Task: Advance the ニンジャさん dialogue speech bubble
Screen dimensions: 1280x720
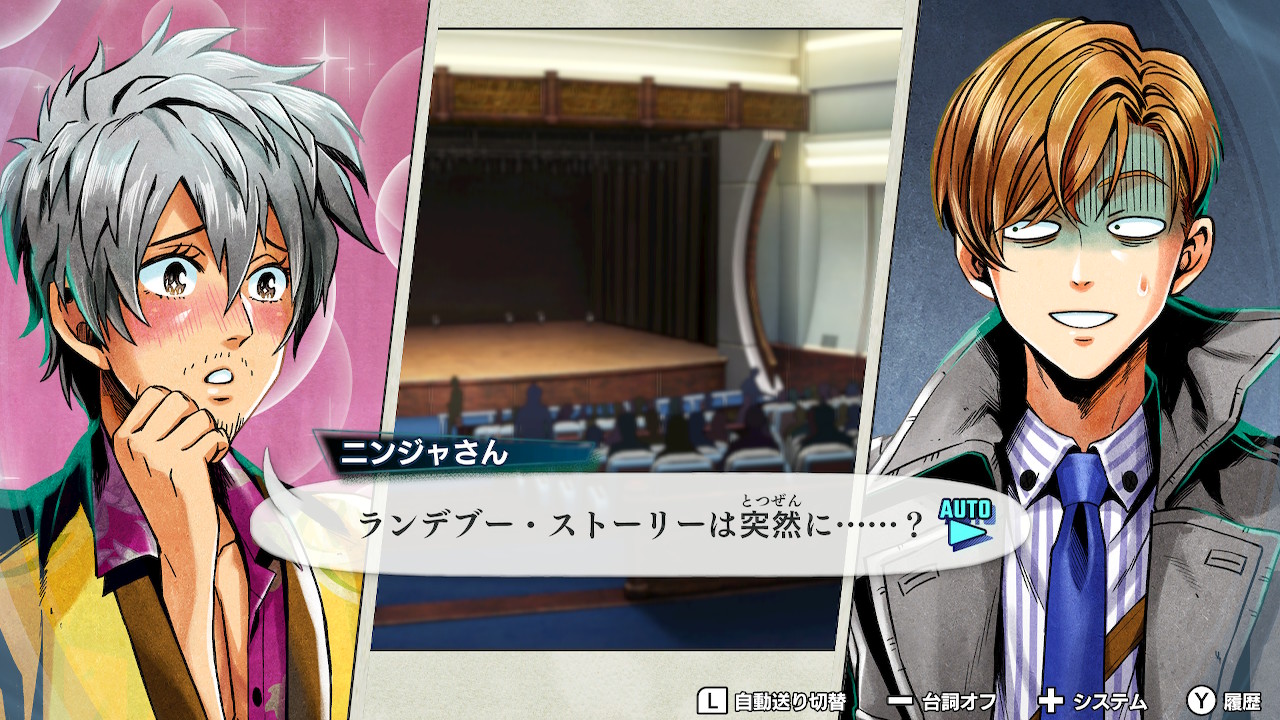Action: click(x=640, y=525)
